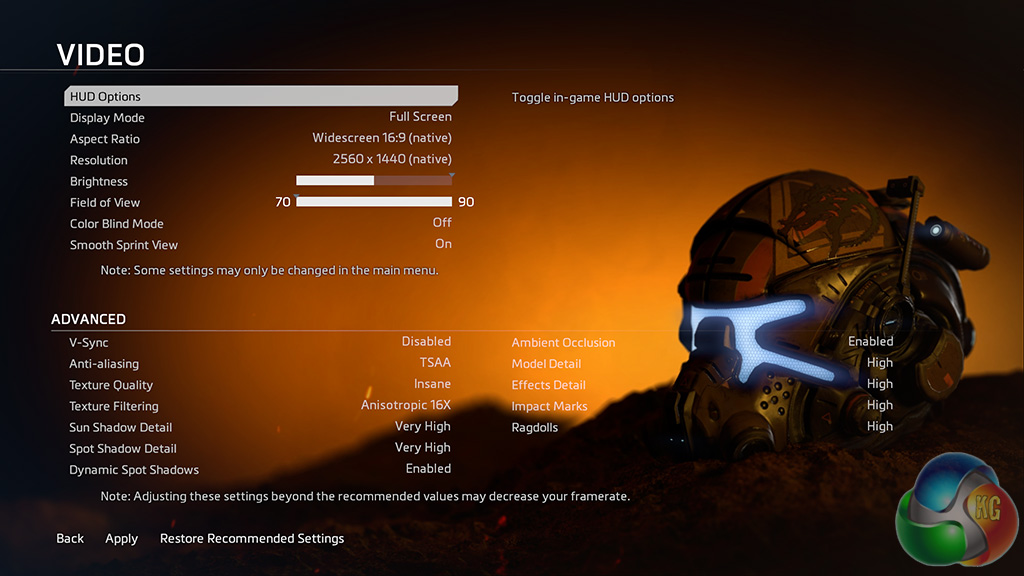
Task: Adjust the Brightness slider
Action: [374, 181]
